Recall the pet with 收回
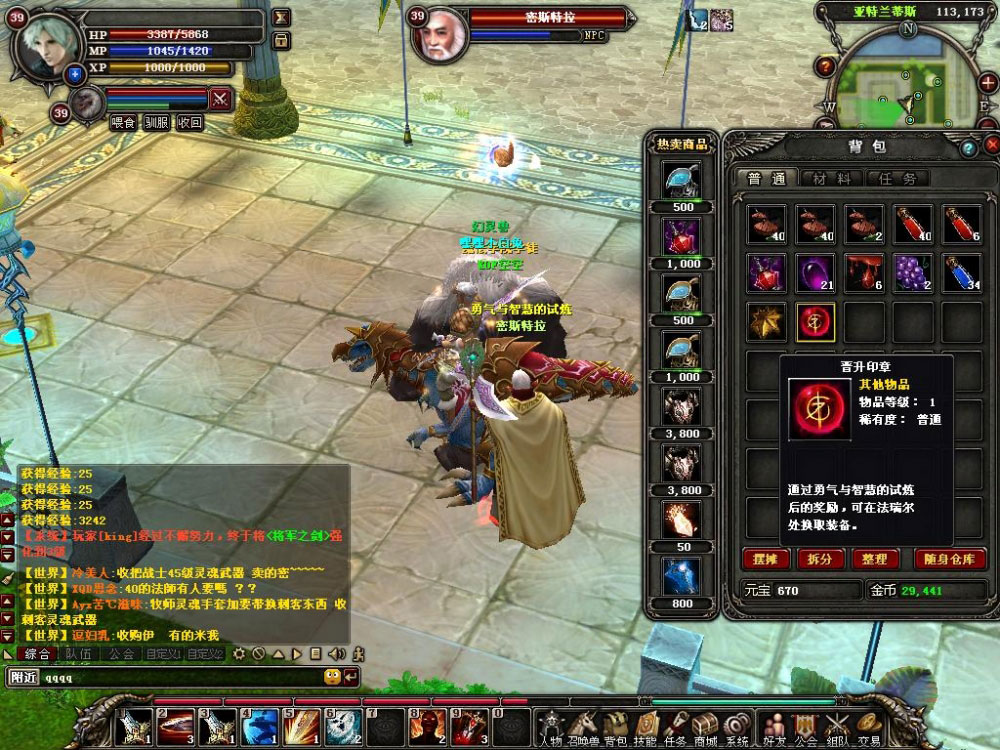1000x750 pixels. pos(190,123)
